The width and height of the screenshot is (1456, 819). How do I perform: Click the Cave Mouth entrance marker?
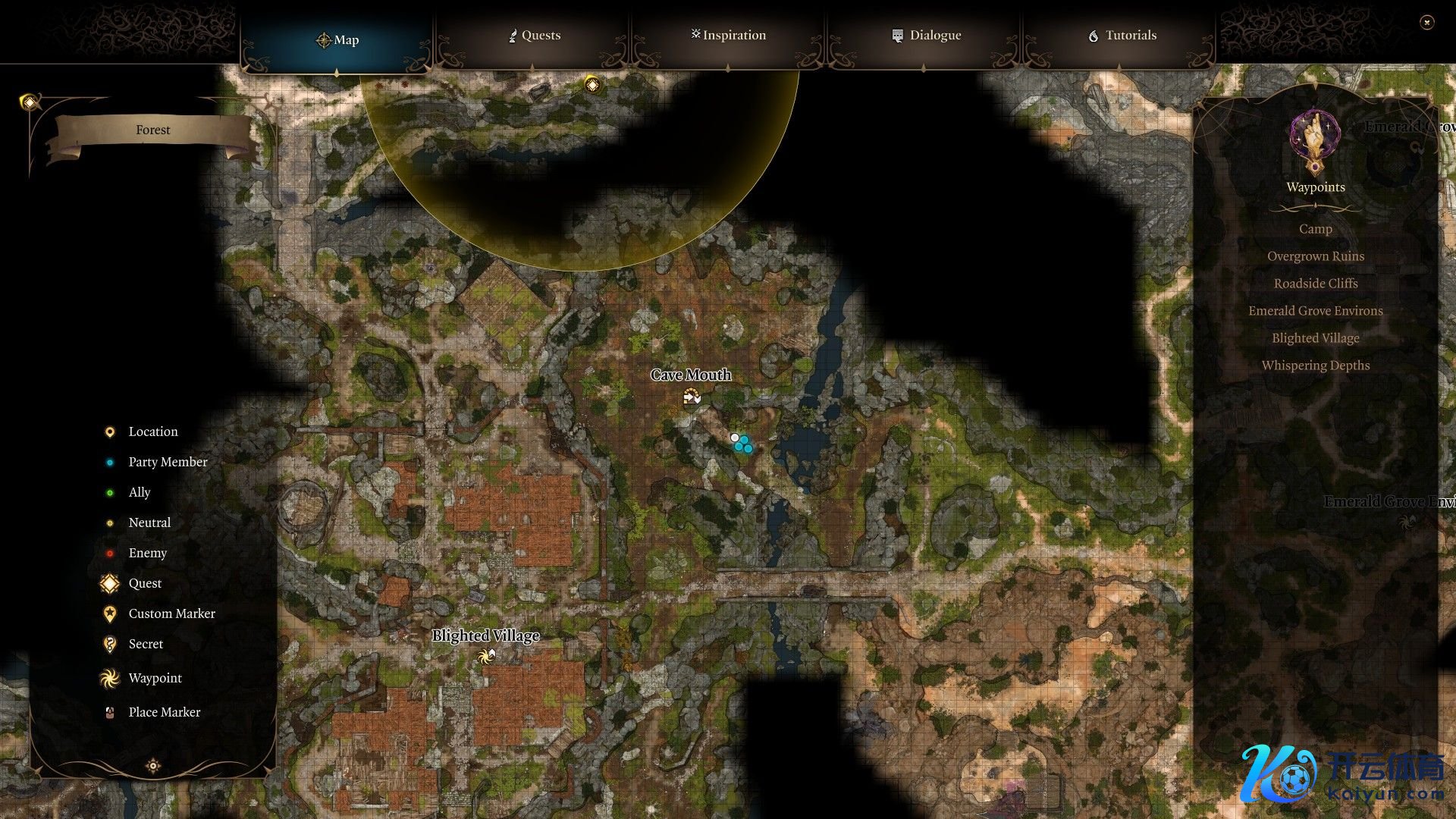[691, 396]
